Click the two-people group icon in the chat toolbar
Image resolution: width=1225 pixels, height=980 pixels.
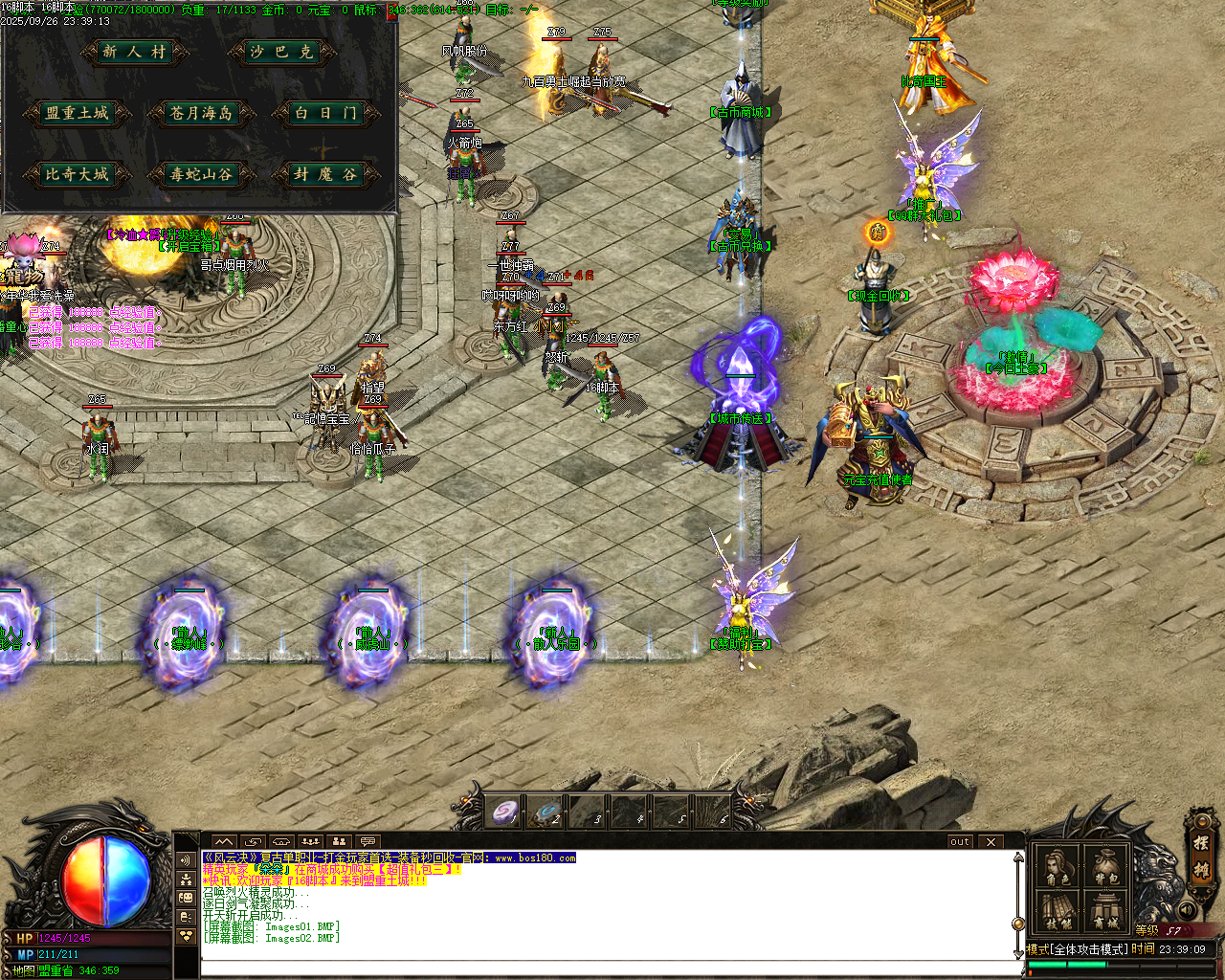[339, 840]
